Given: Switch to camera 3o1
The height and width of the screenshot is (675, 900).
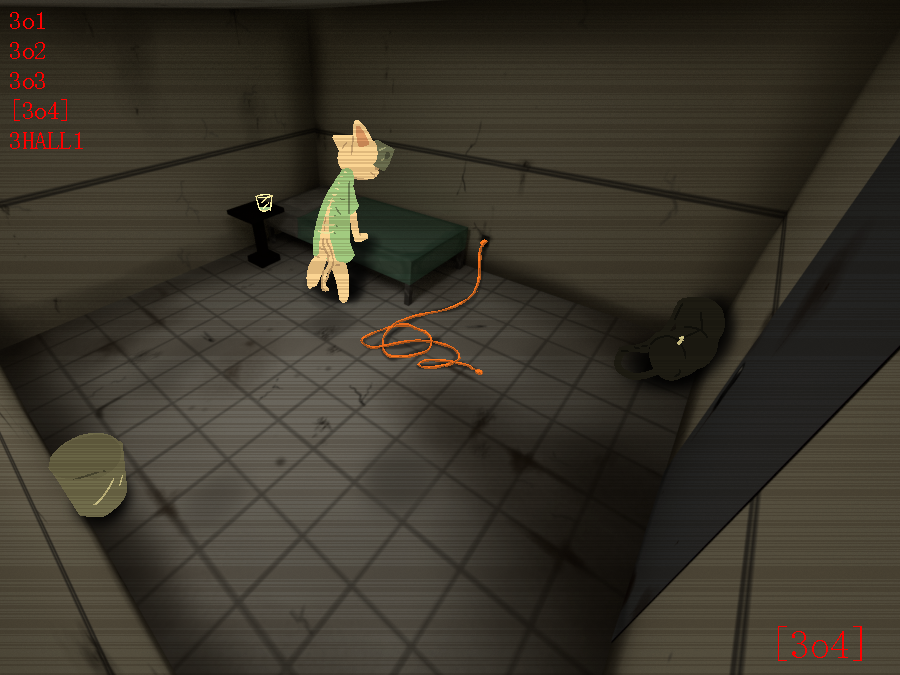Looking at the screenshot, I should (x=28, y=21).
